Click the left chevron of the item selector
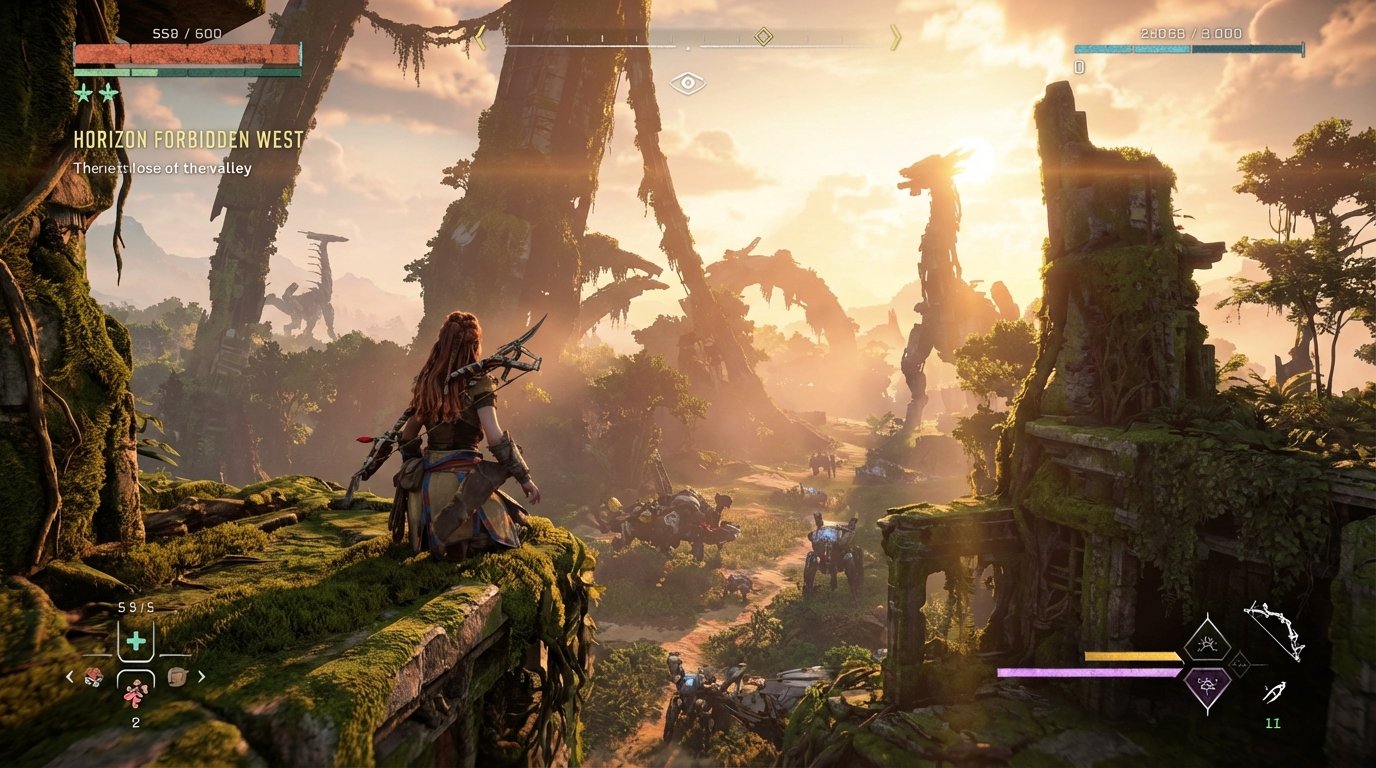The height and width of the screenshot is (768, 1376). [70, 677]
